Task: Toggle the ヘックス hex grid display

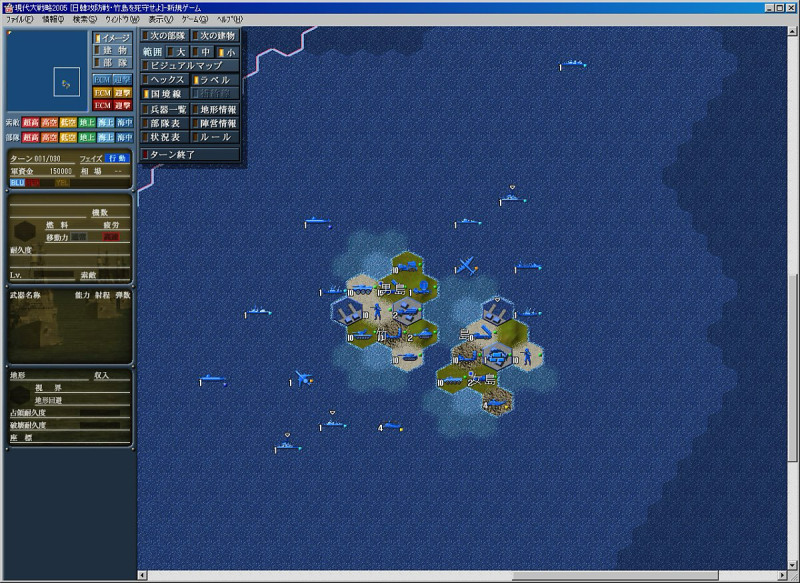Action: click(165, 79)
